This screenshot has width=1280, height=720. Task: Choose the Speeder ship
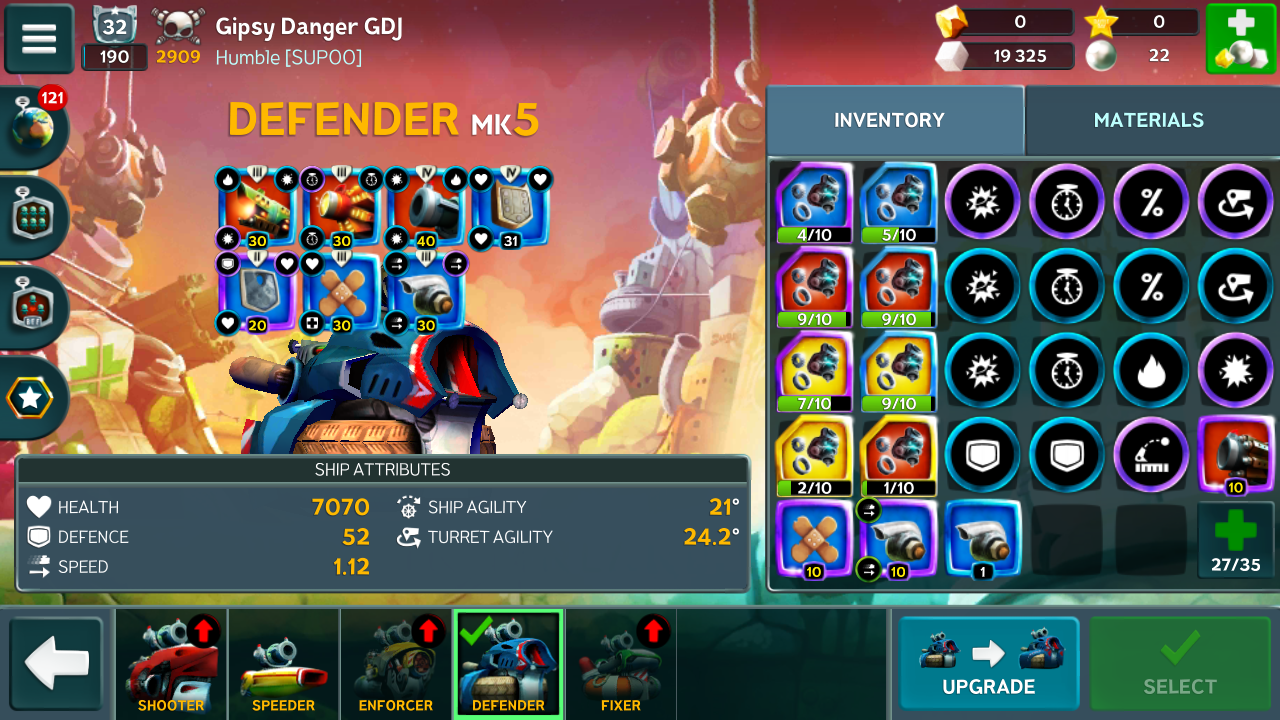coord(283,664)
